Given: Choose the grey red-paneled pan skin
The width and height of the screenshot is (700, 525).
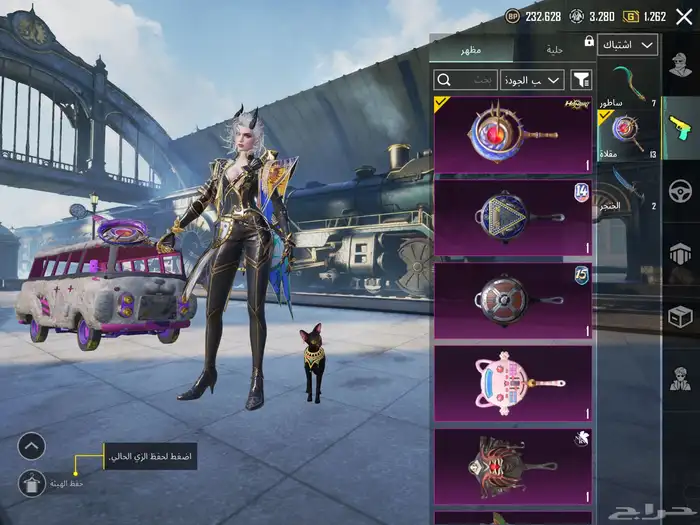Looking at the screenshot, I should 512,300.
